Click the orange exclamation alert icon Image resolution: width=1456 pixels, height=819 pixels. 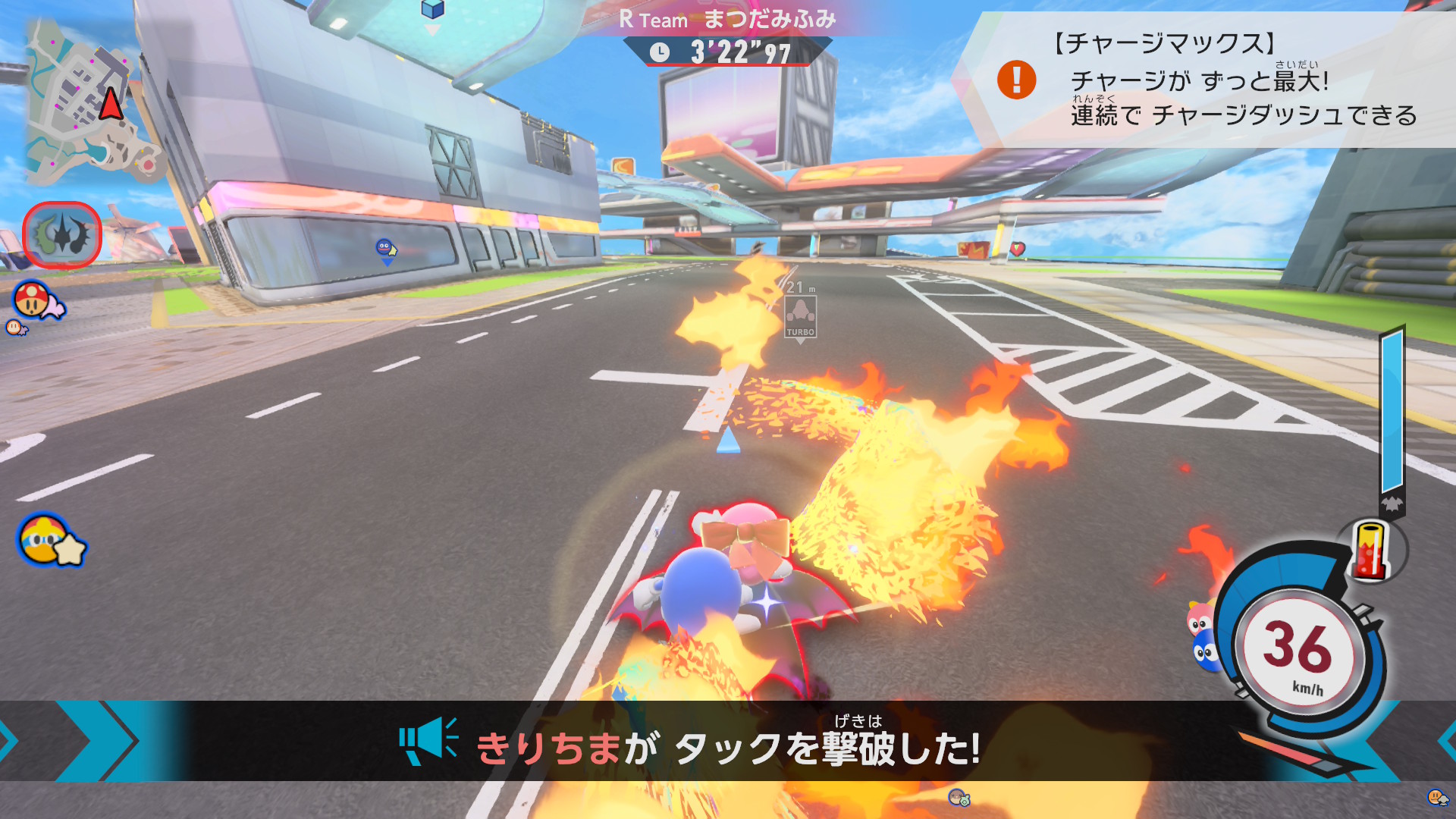click(1016, 80)
